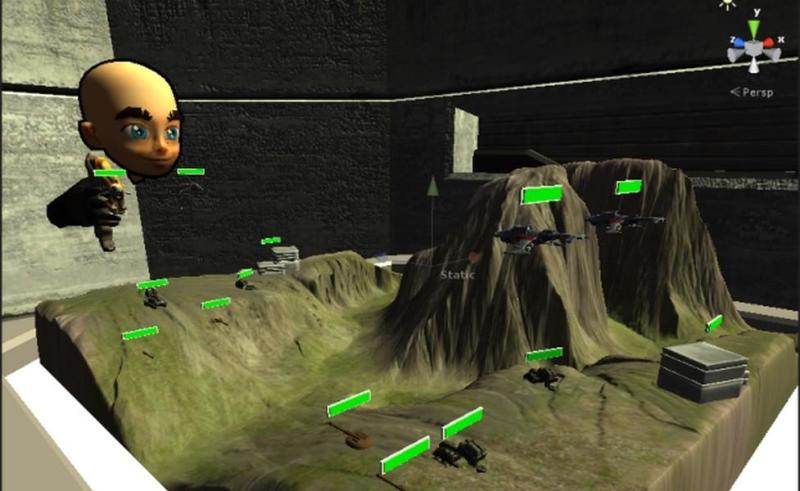Viewport: 800px width, 491px height.
Task: Toggle the Persp projection label
Action: coord(754,91)
